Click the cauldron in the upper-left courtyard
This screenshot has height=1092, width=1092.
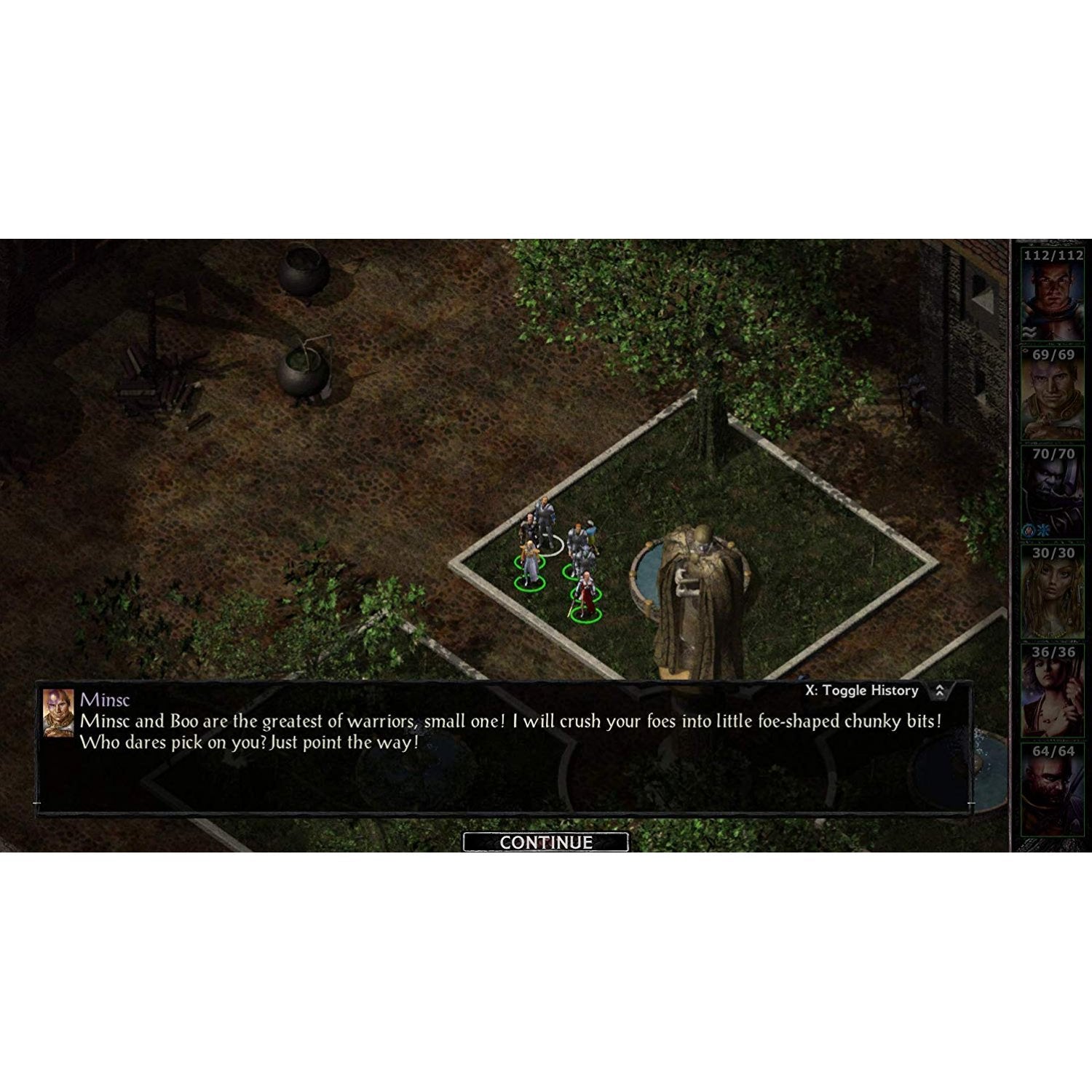pos(304,268)
